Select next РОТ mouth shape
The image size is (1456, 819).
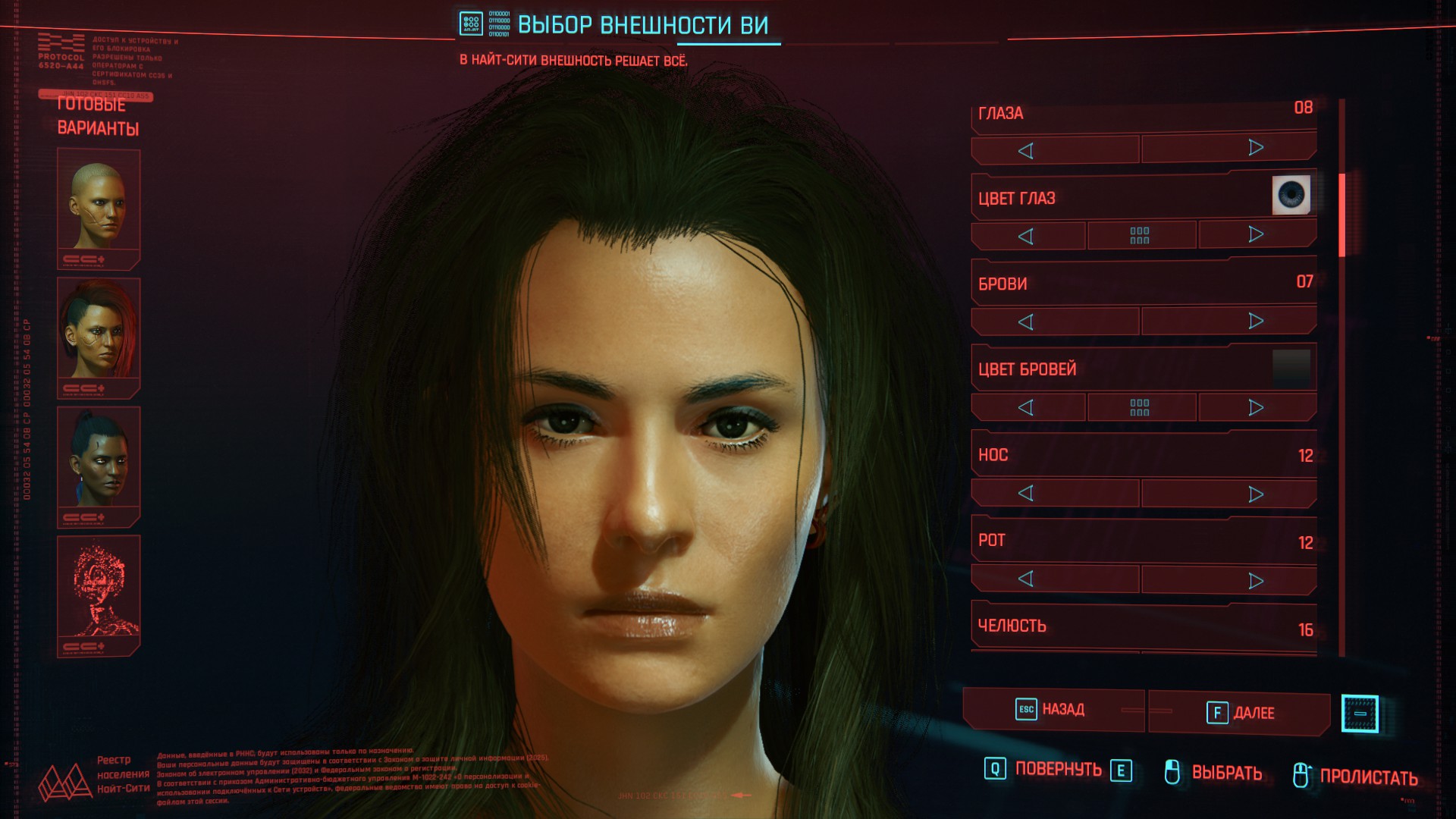(x=1256, y=581)
